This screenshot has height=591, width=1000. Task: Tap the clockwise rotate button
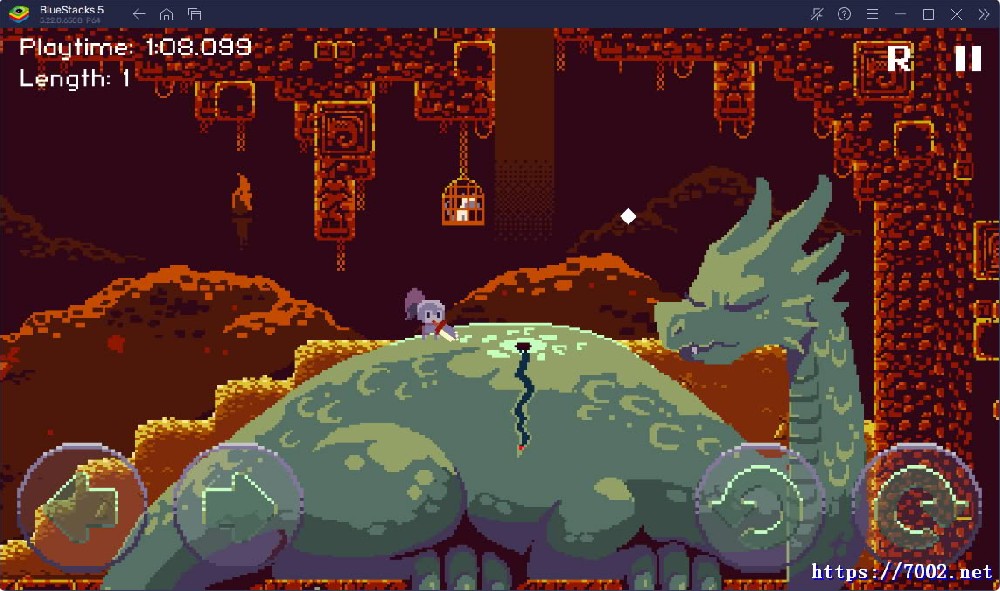tap(917, 506)
